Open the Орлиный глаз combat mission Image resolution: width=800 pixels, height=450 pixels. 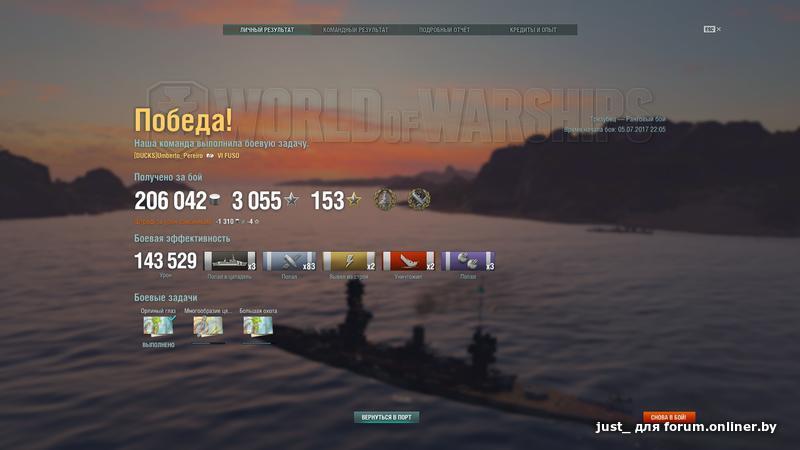[x=158, y=326]
